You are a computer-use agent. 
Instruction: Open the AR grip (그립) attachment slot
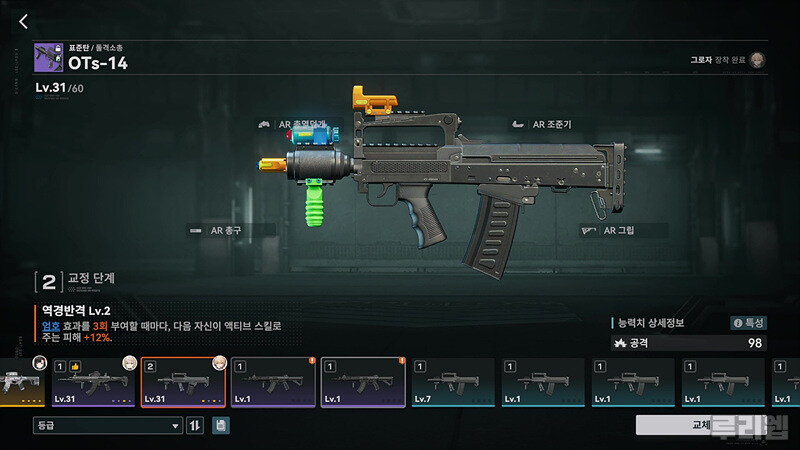(x=609, y=230)
